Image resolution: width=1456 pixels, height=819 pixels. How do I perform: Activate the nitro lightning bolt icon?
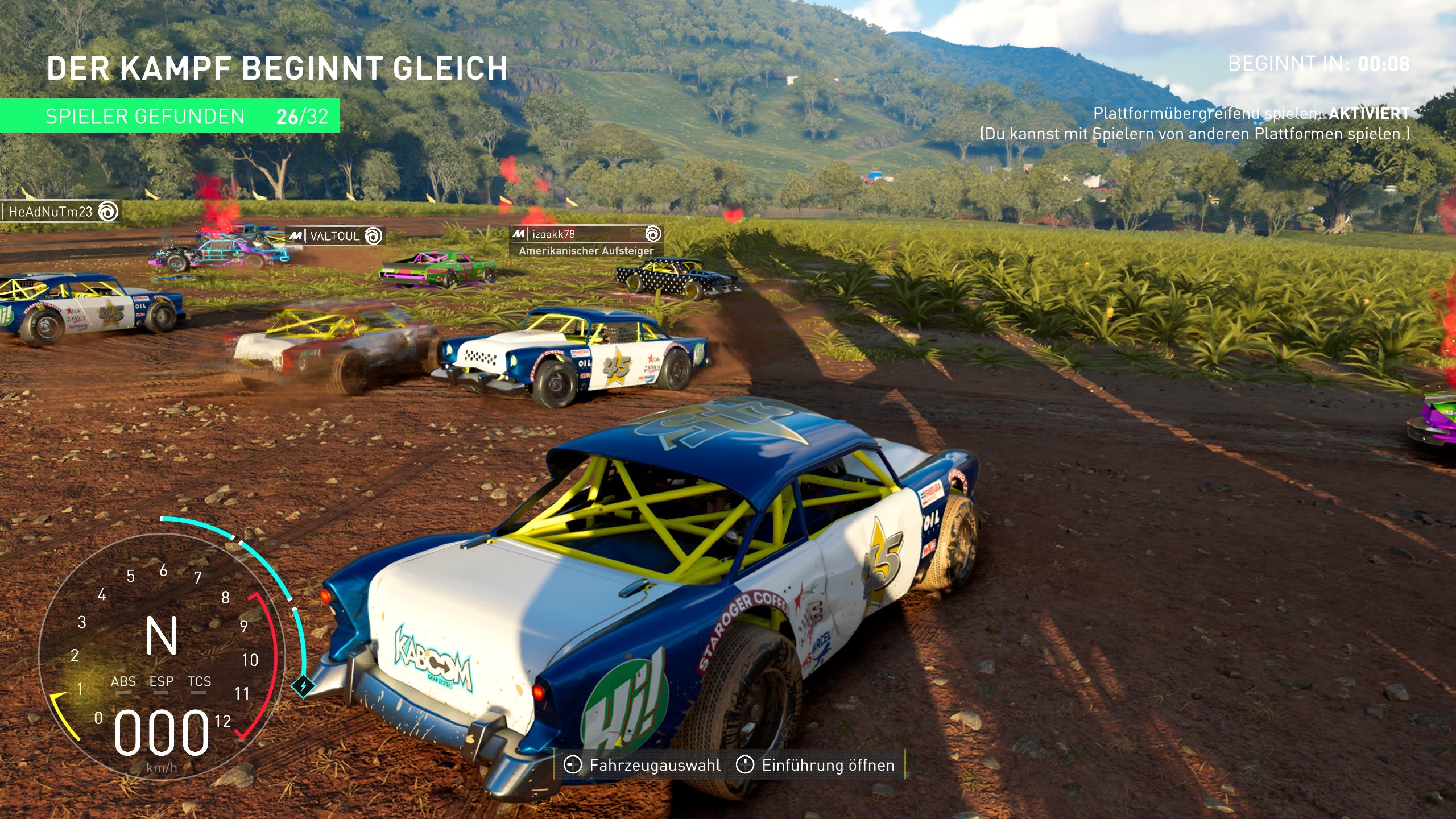click(303, 686)
